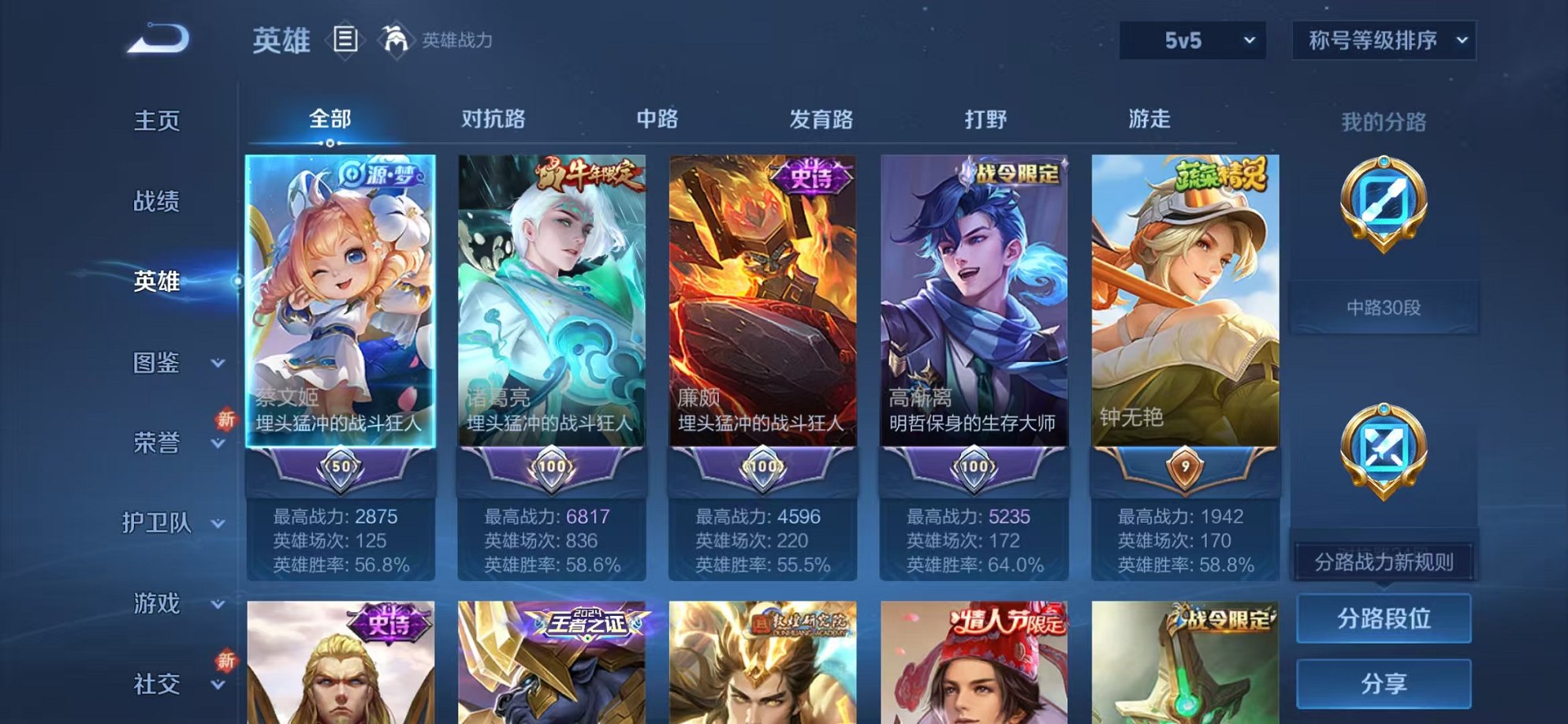Switch to the 打野 tab
Image resolution: width=1568 pixels, height=724 pixels.
(x=985, y=118)
